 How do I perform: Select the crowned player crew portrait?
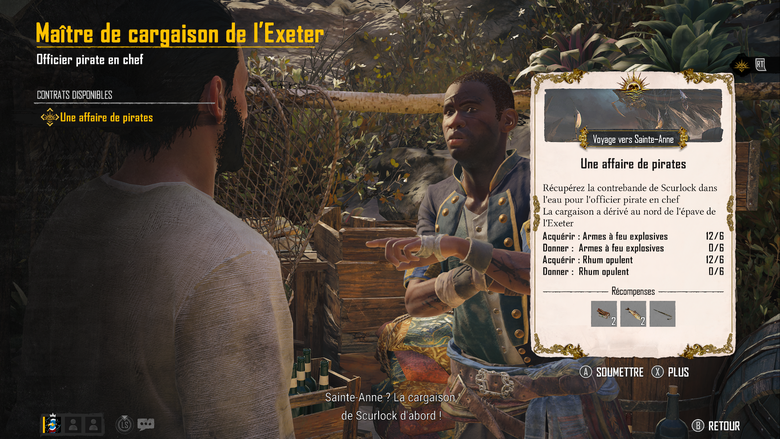click(x=51, y=423)
